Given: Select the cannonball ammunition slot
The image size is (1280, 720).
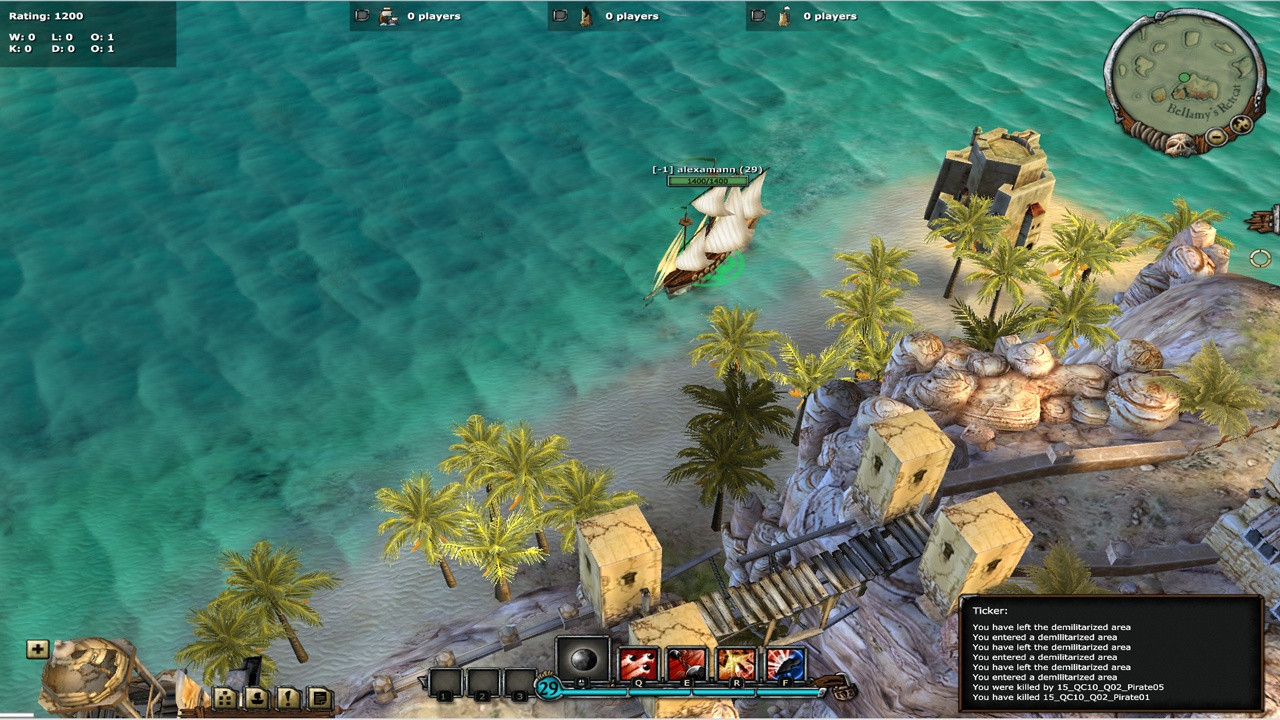Looking at the screenshot, I should click(582, 661).
